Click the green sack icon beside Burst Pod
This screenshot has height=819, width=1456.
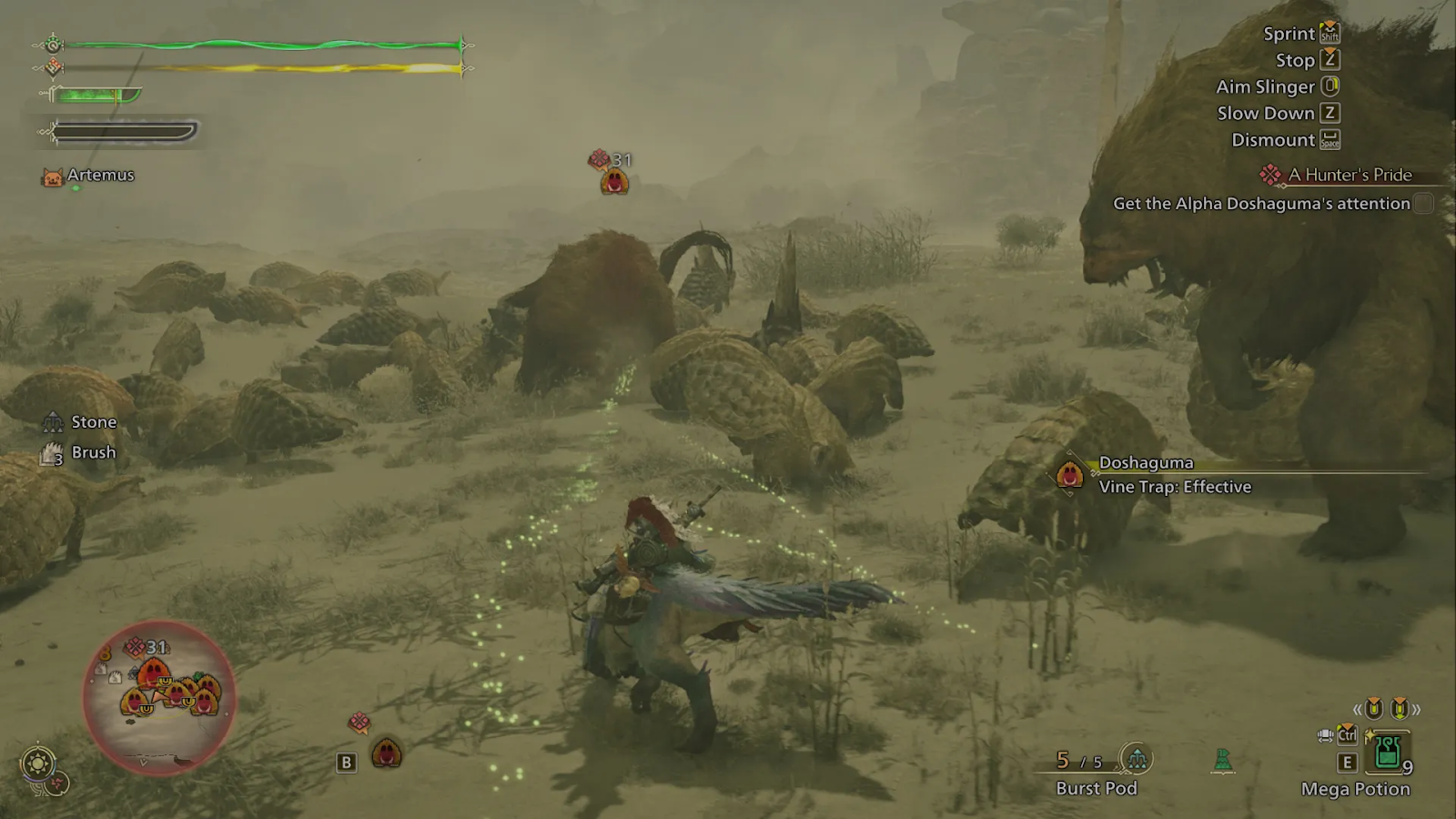pos(1223,760)
